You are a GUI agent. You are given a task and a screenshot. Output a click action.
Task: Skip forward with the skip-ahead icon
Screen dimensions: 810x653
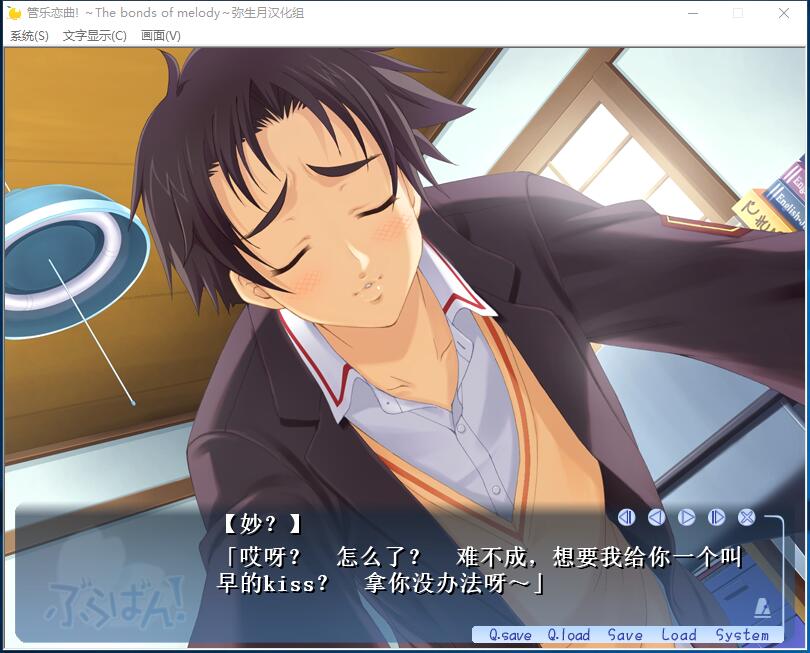point(716,517)
